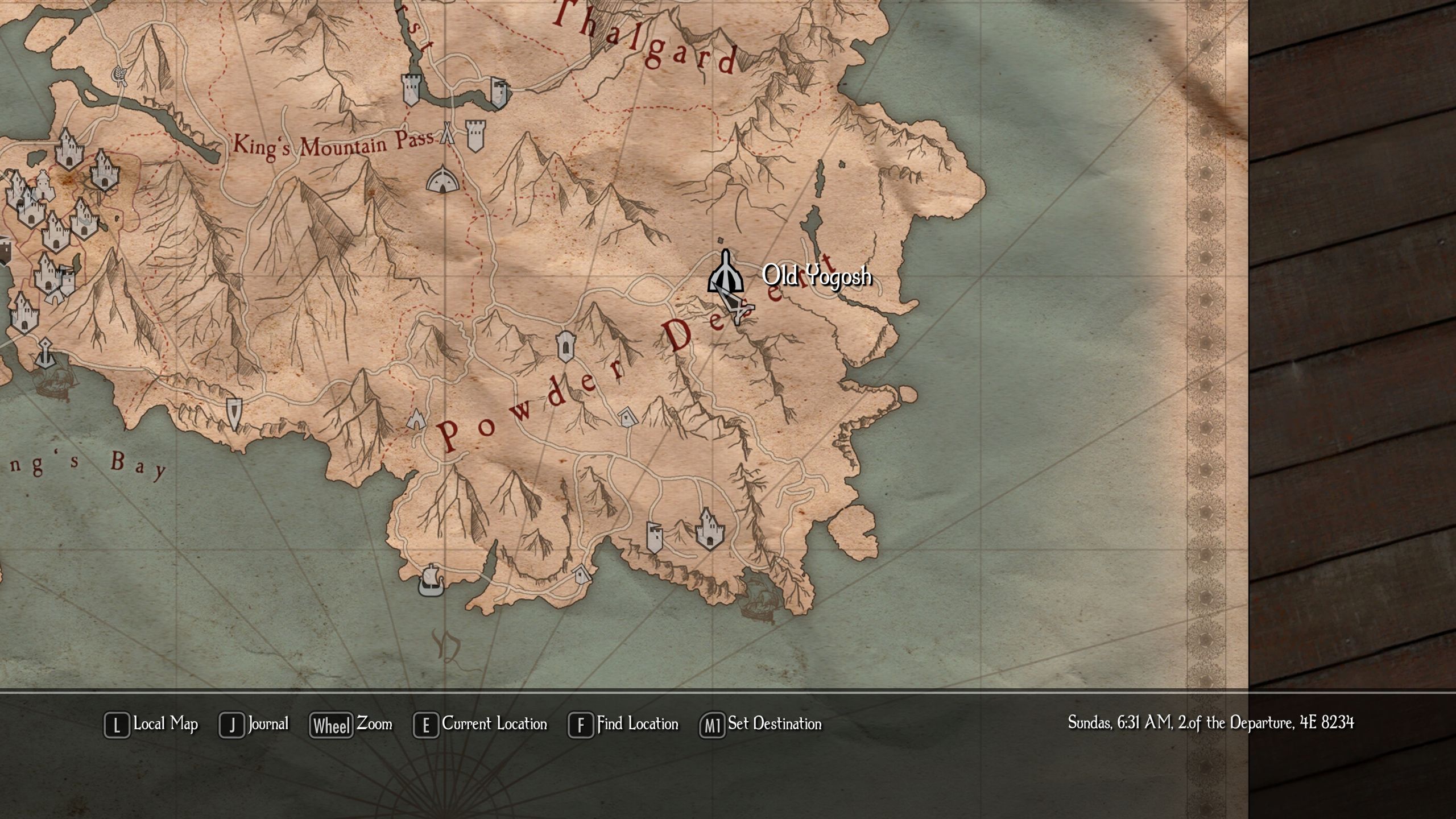Image resolution: width=1456 pixels, height=819 pixels.
Task: Choose the domed tent marker below King's Mountain Pass
Action: [441, 179]
